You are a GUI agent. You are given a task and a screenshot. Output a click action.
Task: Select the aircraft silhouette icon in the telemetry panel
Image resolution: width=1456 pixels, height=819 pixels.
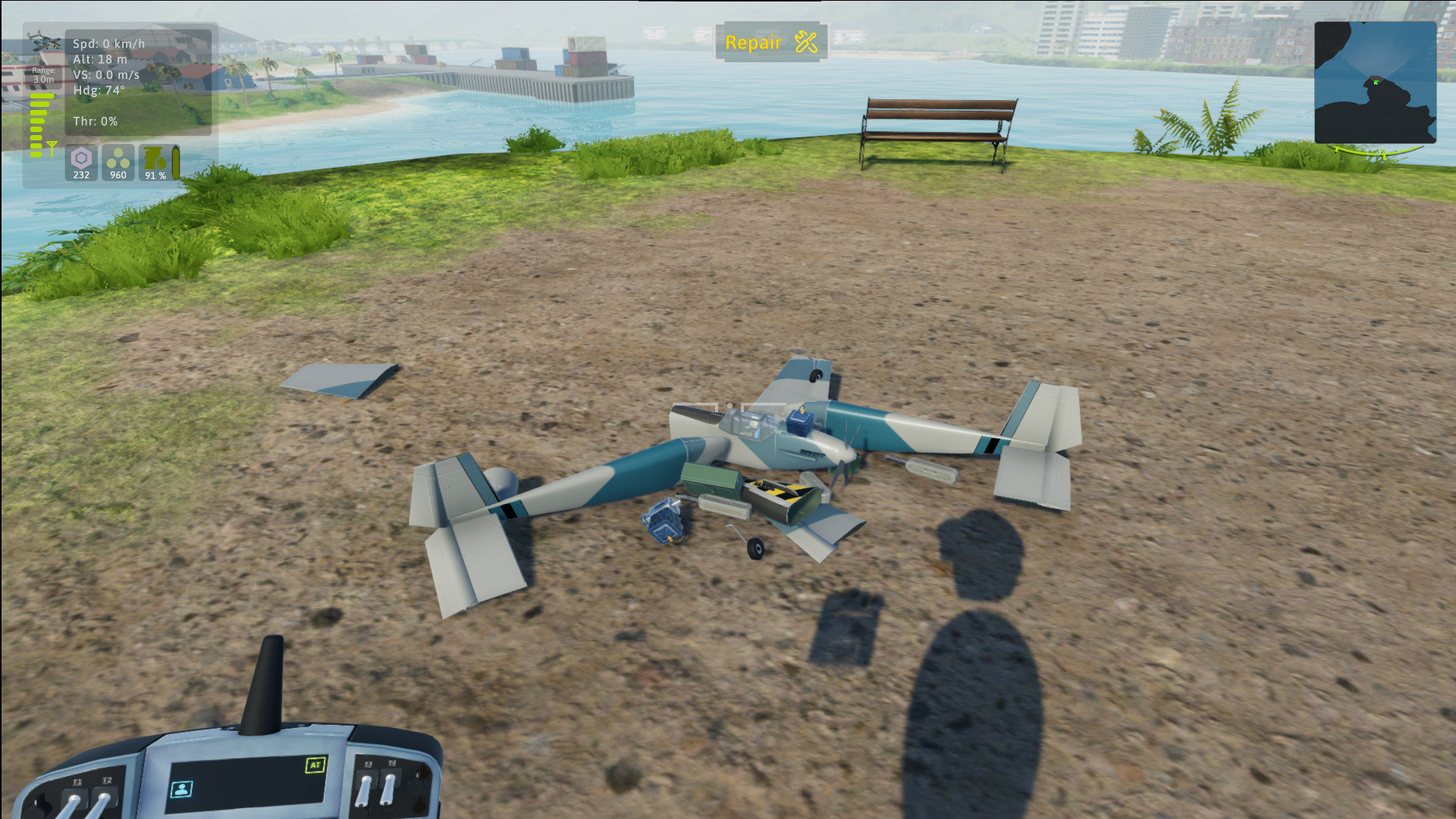(44, 41)
